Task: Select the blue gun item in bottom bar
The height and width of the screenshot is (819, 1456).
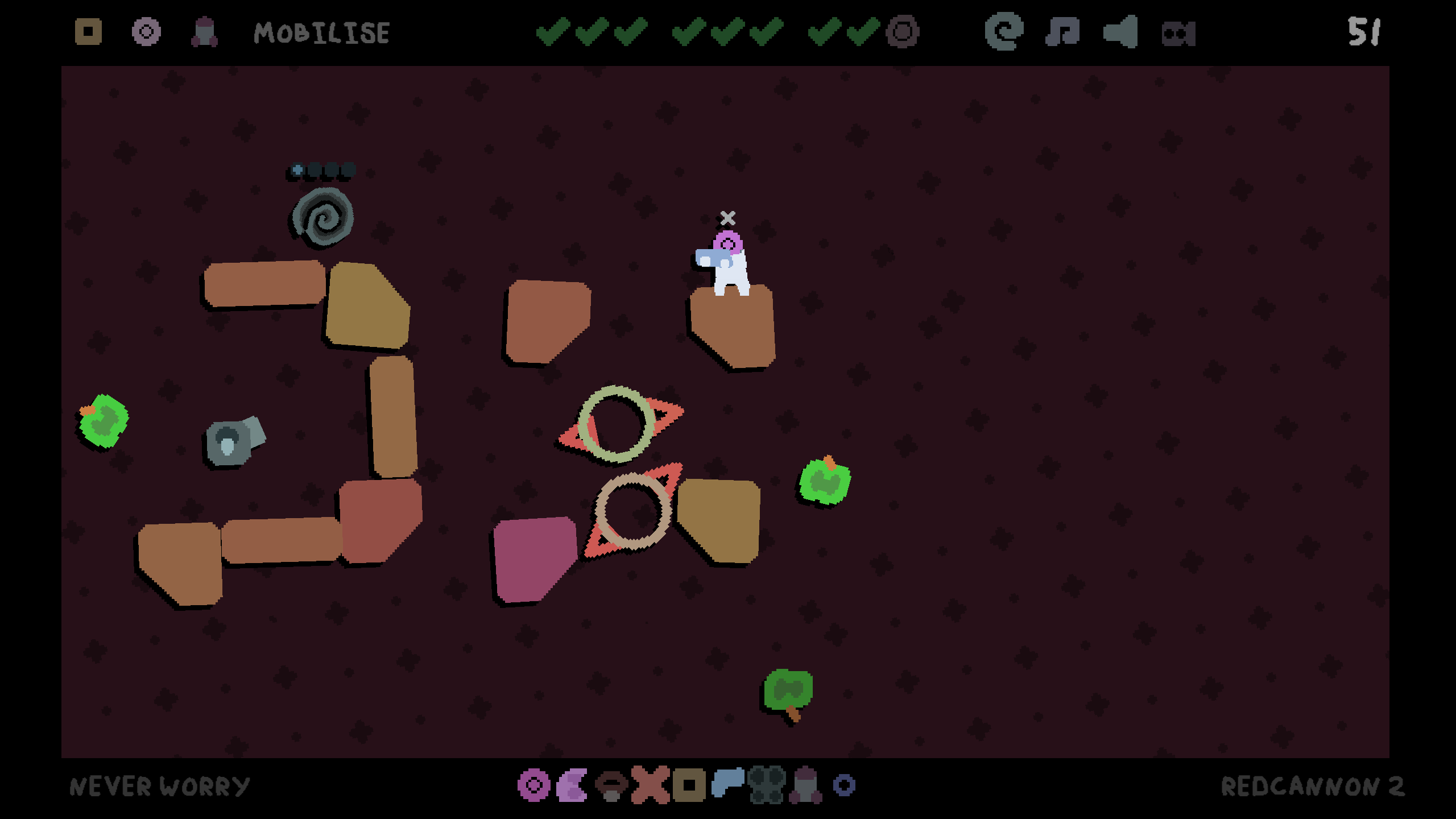Action: pos(728,783)
